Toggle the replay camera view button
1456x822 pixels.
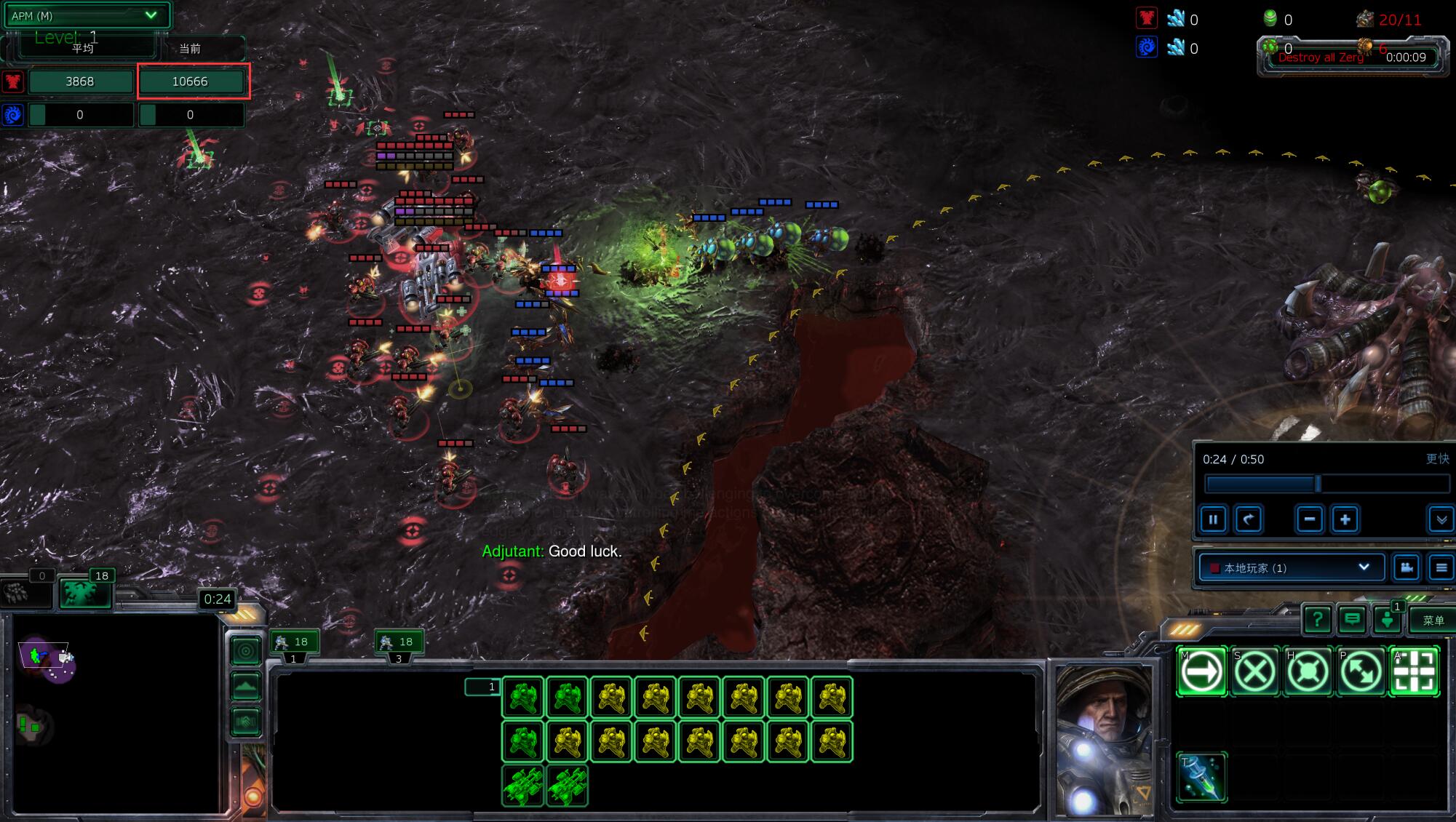coord(1407,567)
